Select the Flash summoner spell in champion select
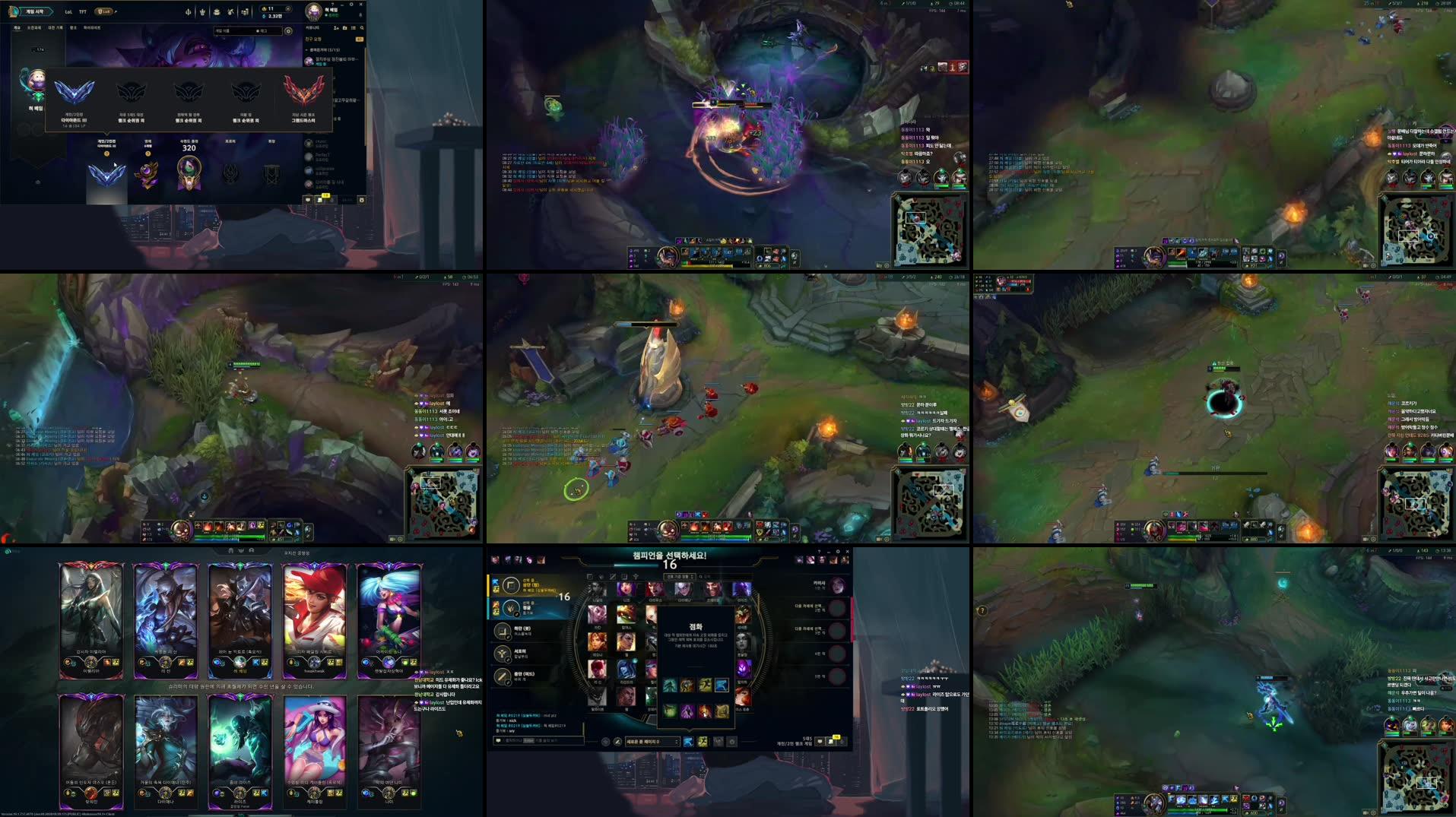 722,685
